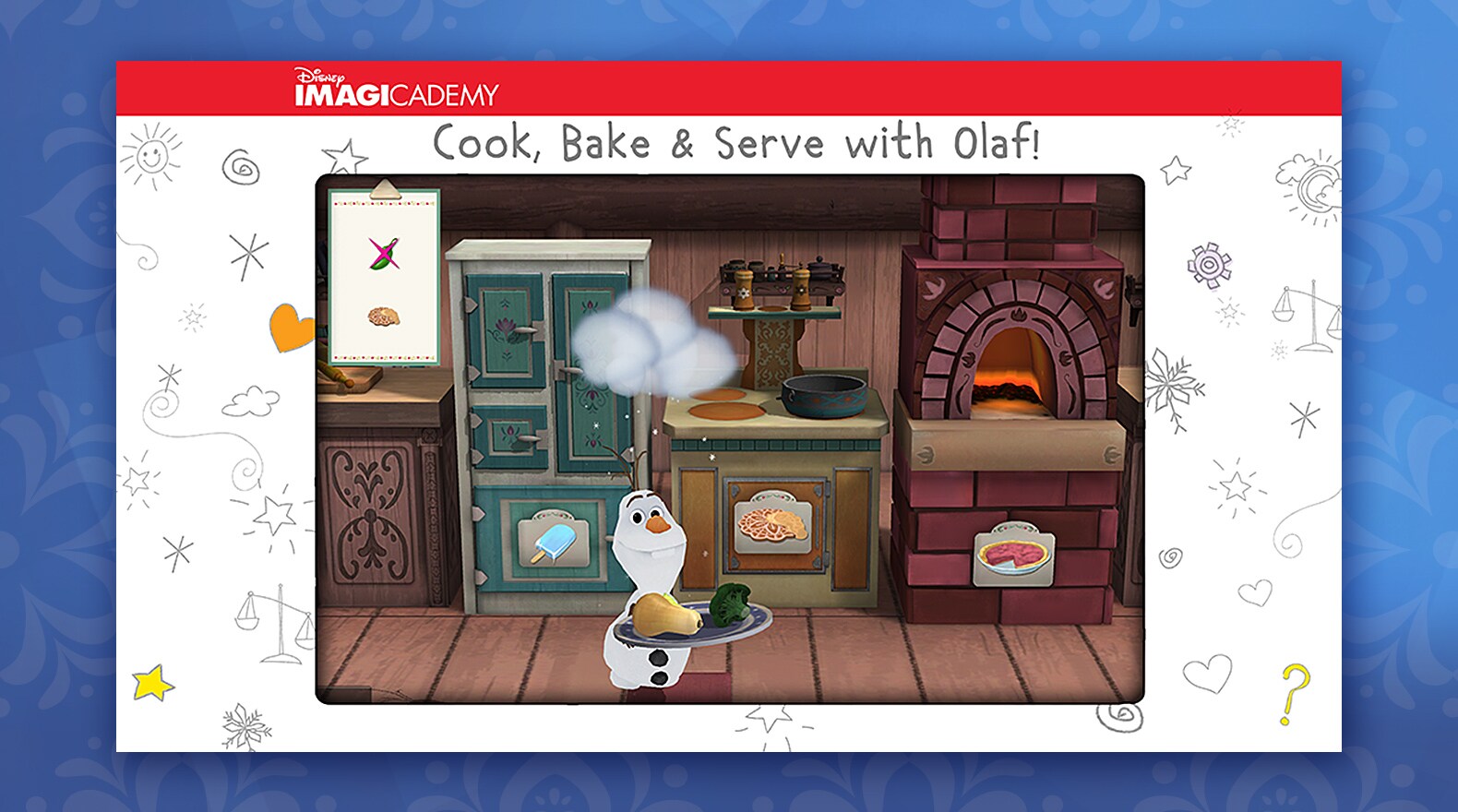This screenshot has height=812, width=1458.
Task: Pick the pie tag on the brick oven
Action: [1013, 556]
